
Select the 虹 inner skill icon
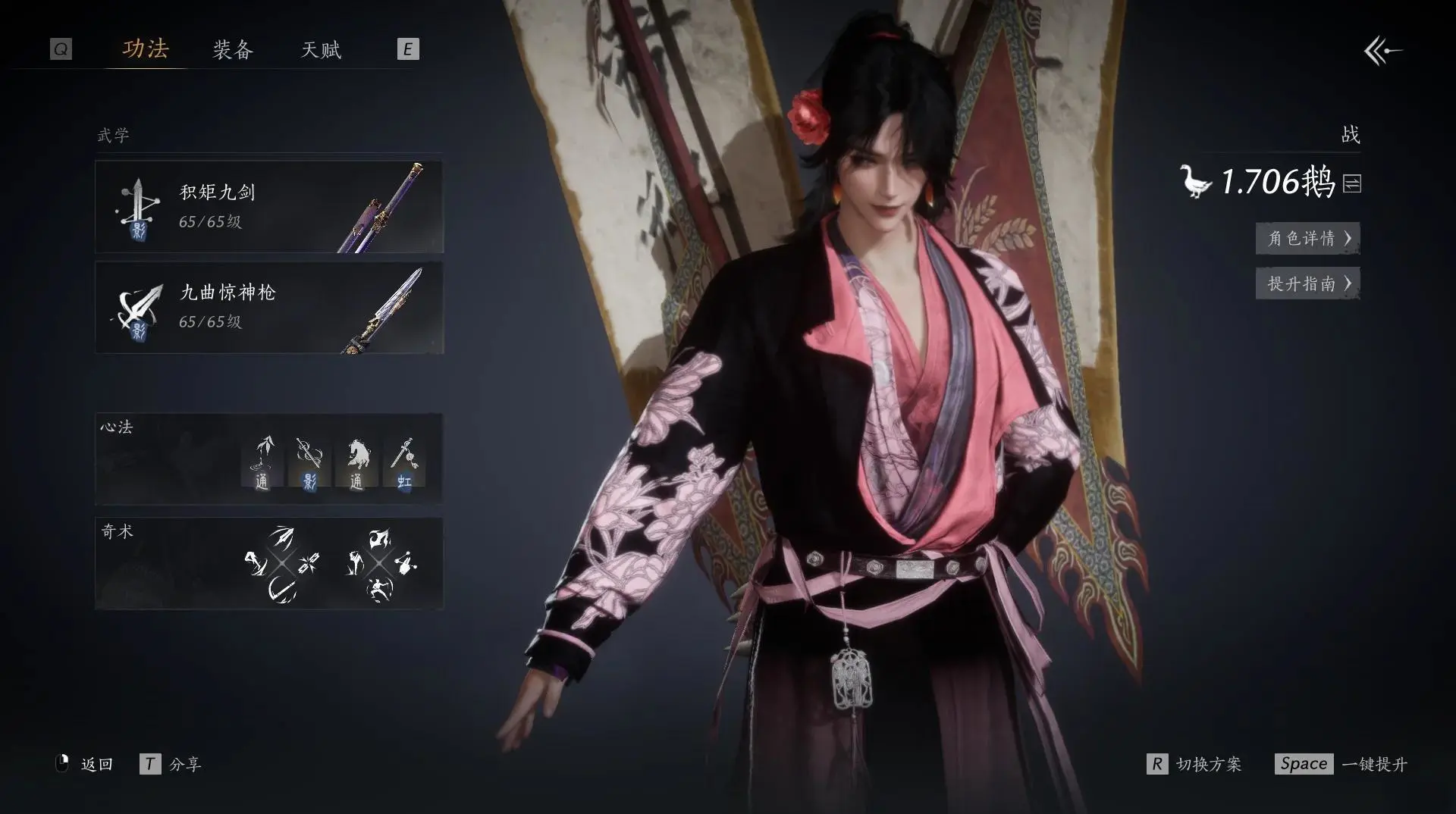pyautogui.click(x=404, y=462)
